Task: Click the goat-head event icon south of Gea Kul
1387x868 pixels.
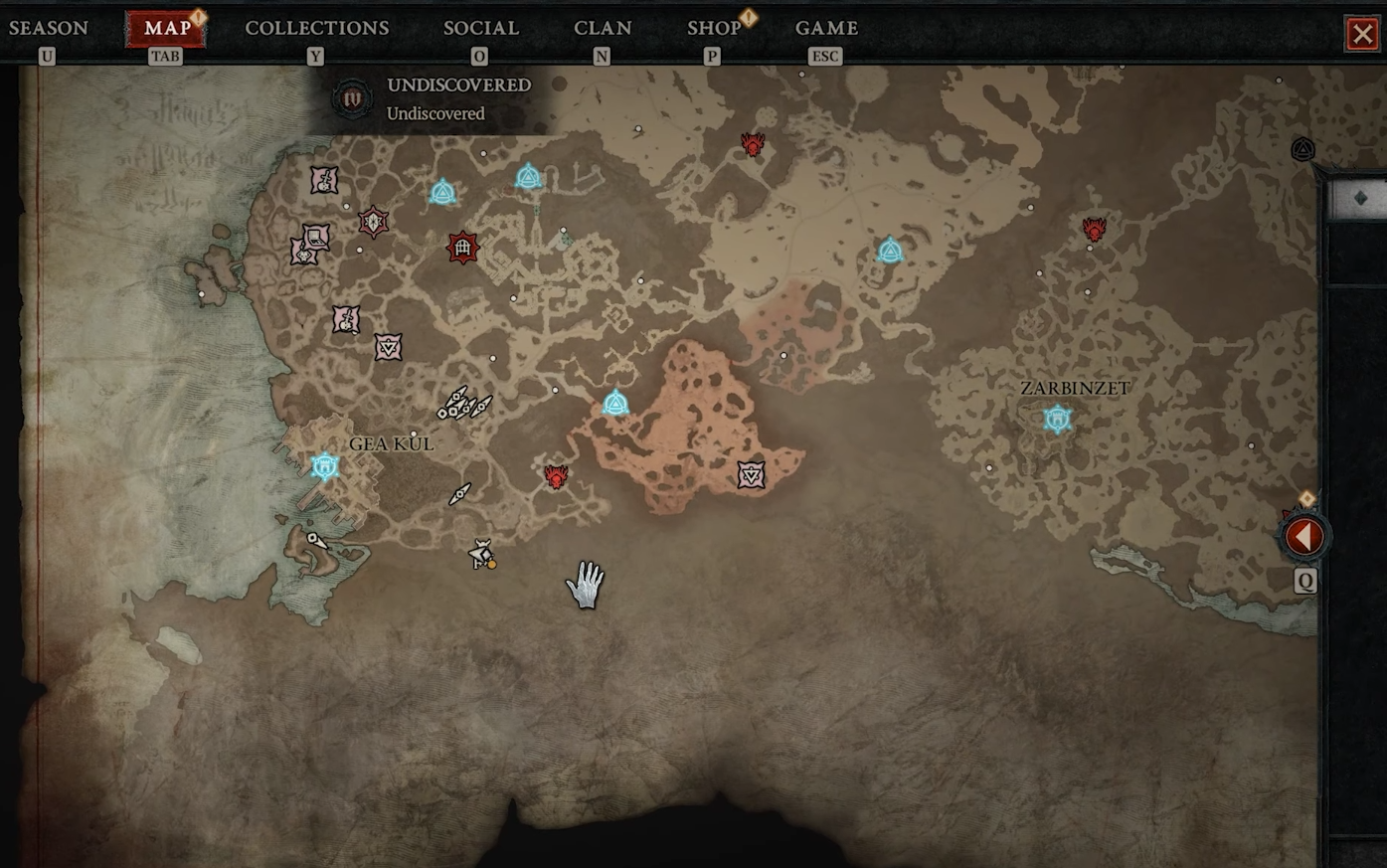Action: [481, 553]
